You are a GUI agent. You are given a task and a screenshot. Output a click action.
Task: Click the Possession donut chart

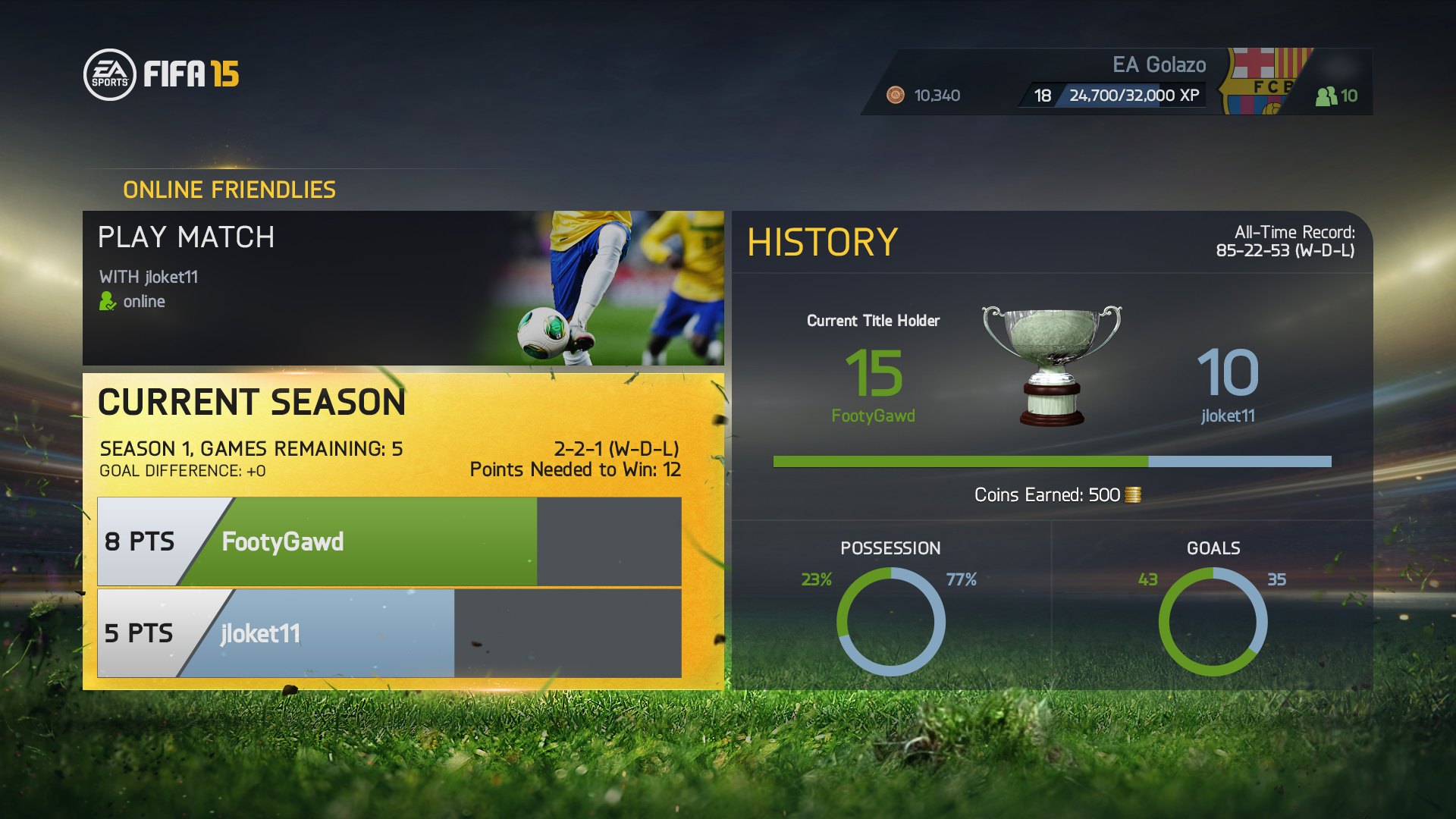[x=891, y=622]
